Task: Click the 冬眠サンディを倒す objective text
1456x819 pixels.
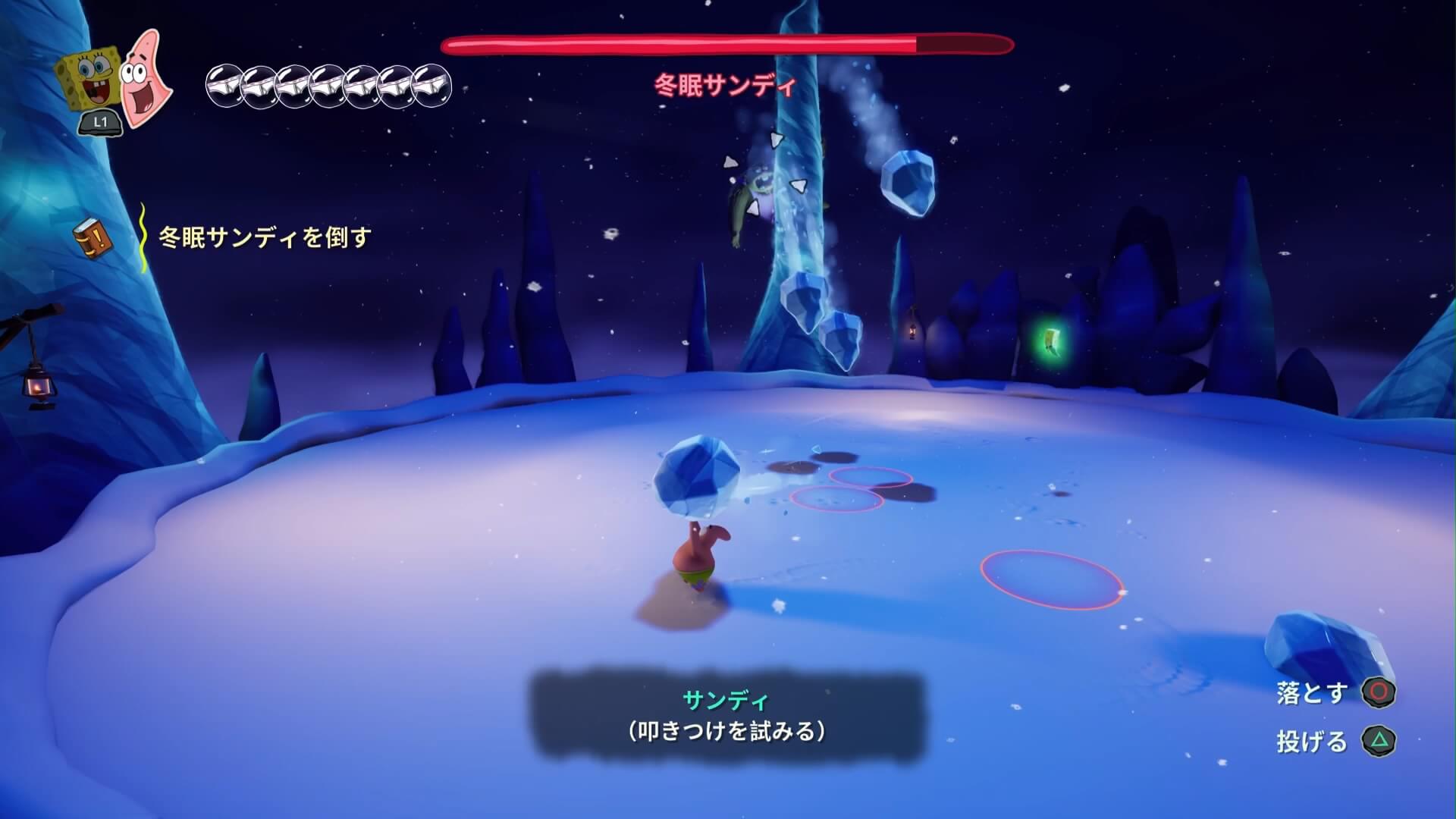Action: [265, 237]
